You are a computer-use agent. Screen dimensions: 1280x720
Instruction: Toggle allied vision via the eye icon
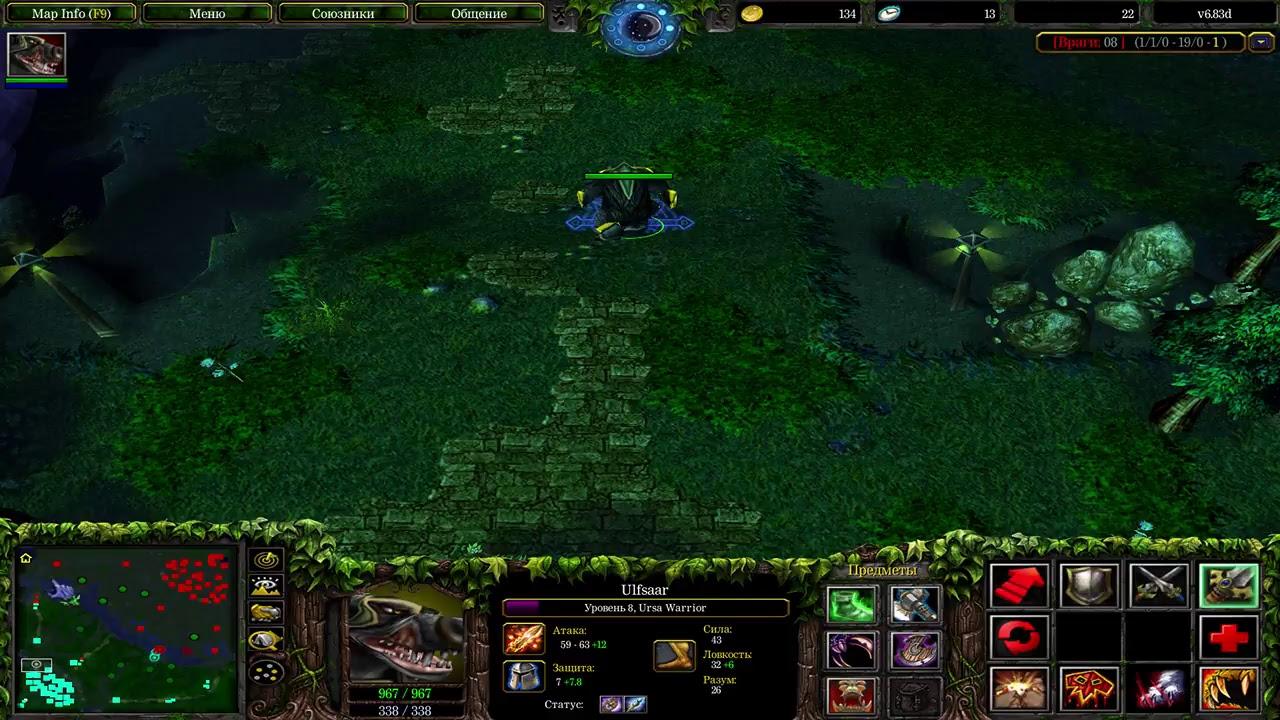click(x=264, y=586)
